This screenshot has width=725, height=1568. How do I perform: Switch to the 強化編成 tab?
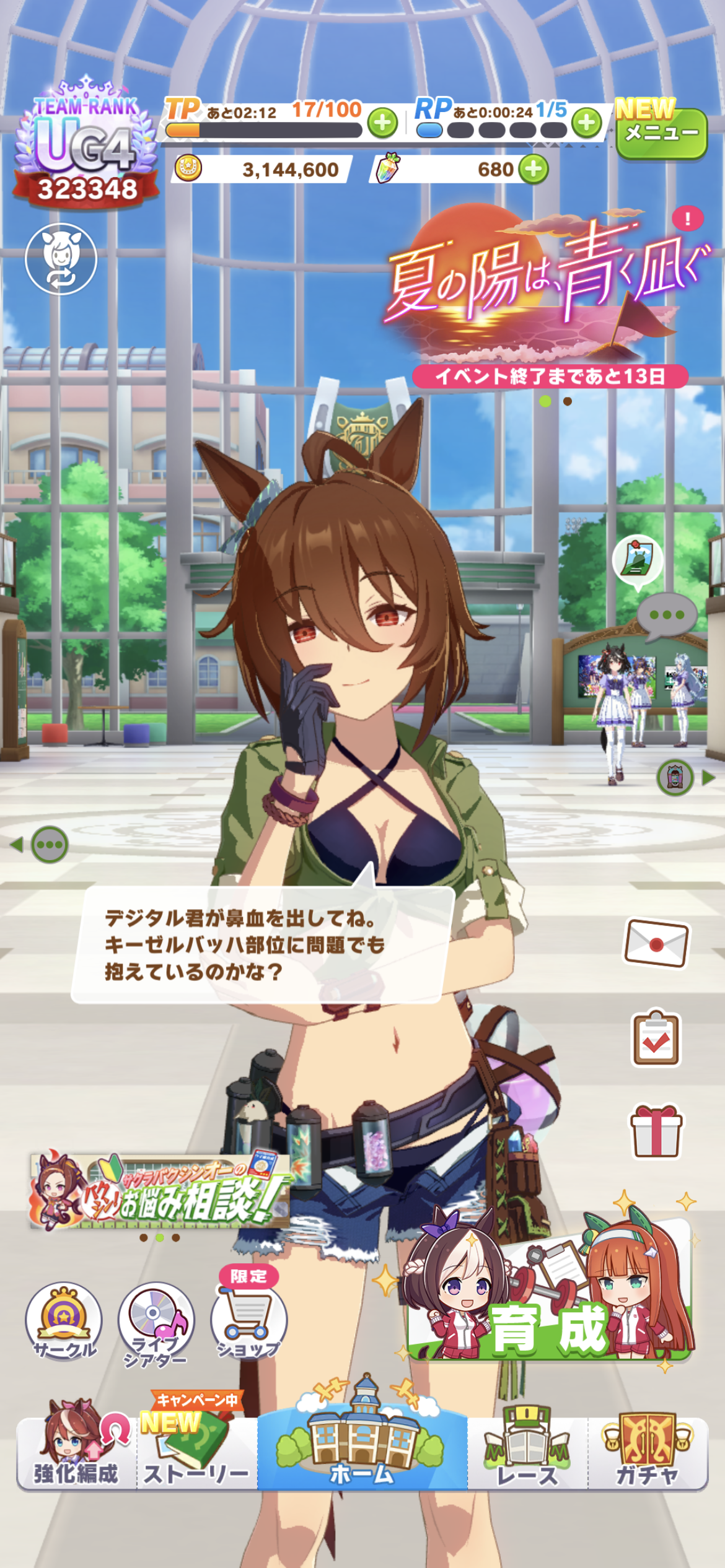76,1453
